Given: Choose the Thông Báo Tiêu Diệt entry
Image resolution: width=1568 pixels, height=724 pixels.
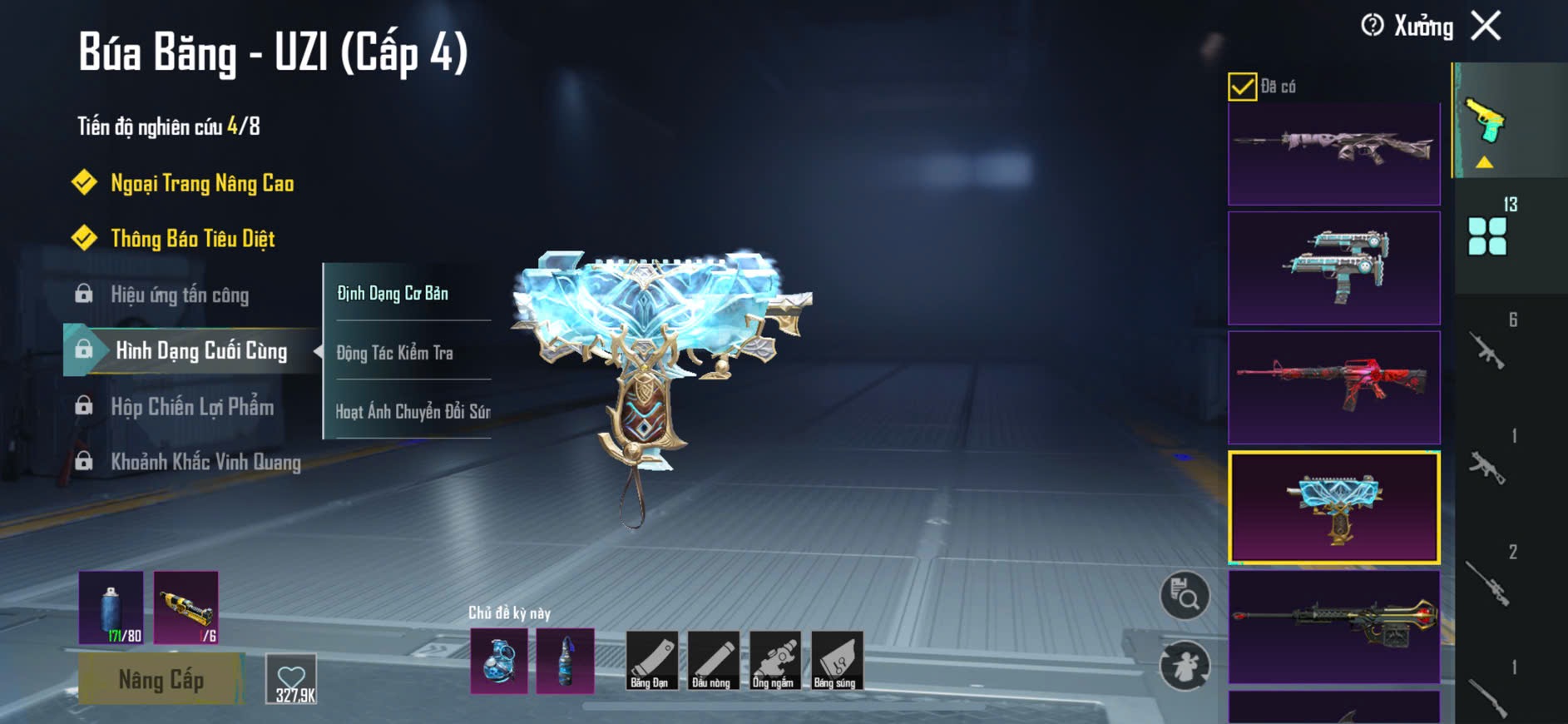Looking at the screenshot, I should point(192,239).
